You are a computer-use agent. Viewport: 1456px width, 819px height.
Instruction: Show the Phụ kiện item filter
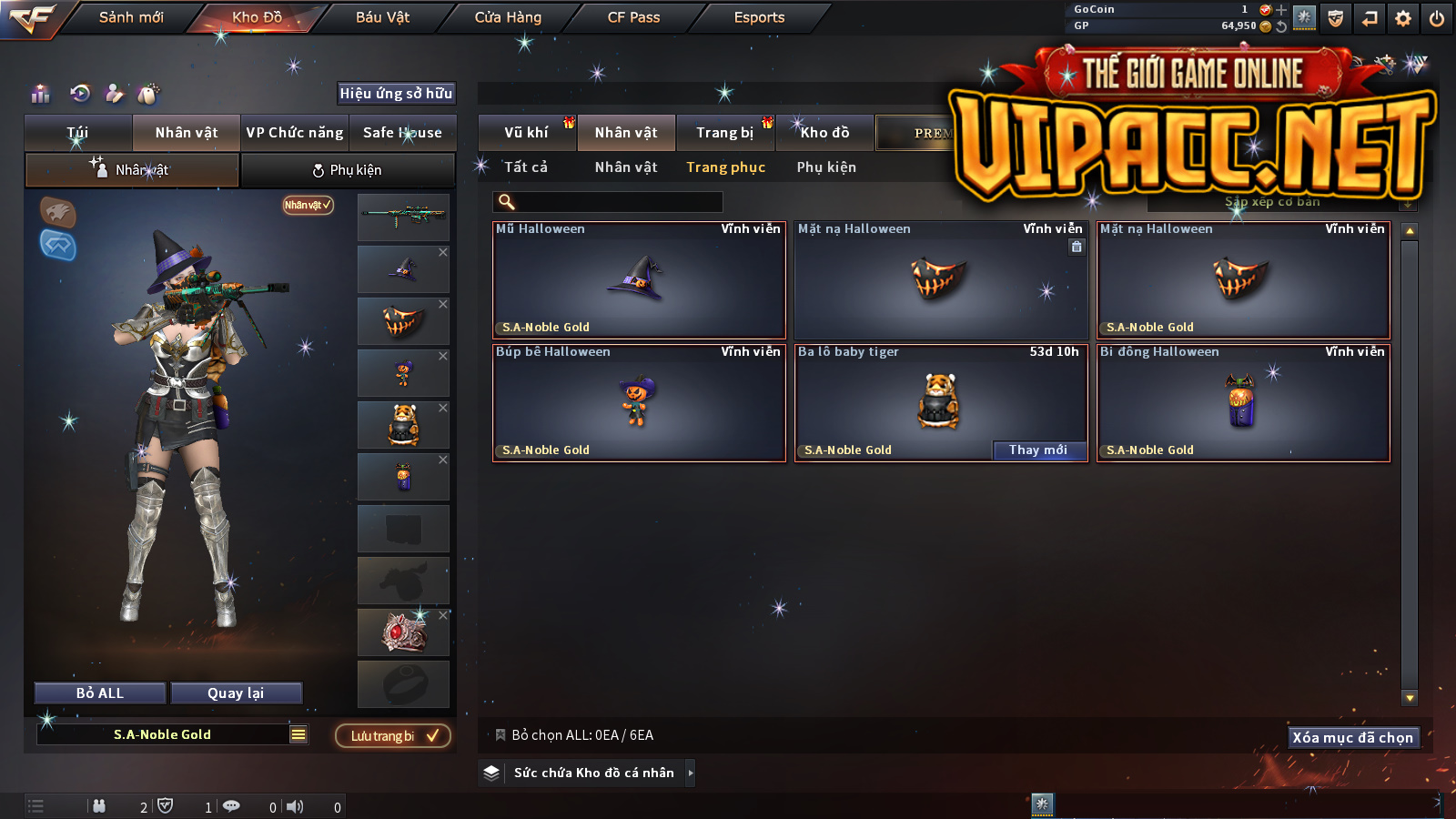826,167
